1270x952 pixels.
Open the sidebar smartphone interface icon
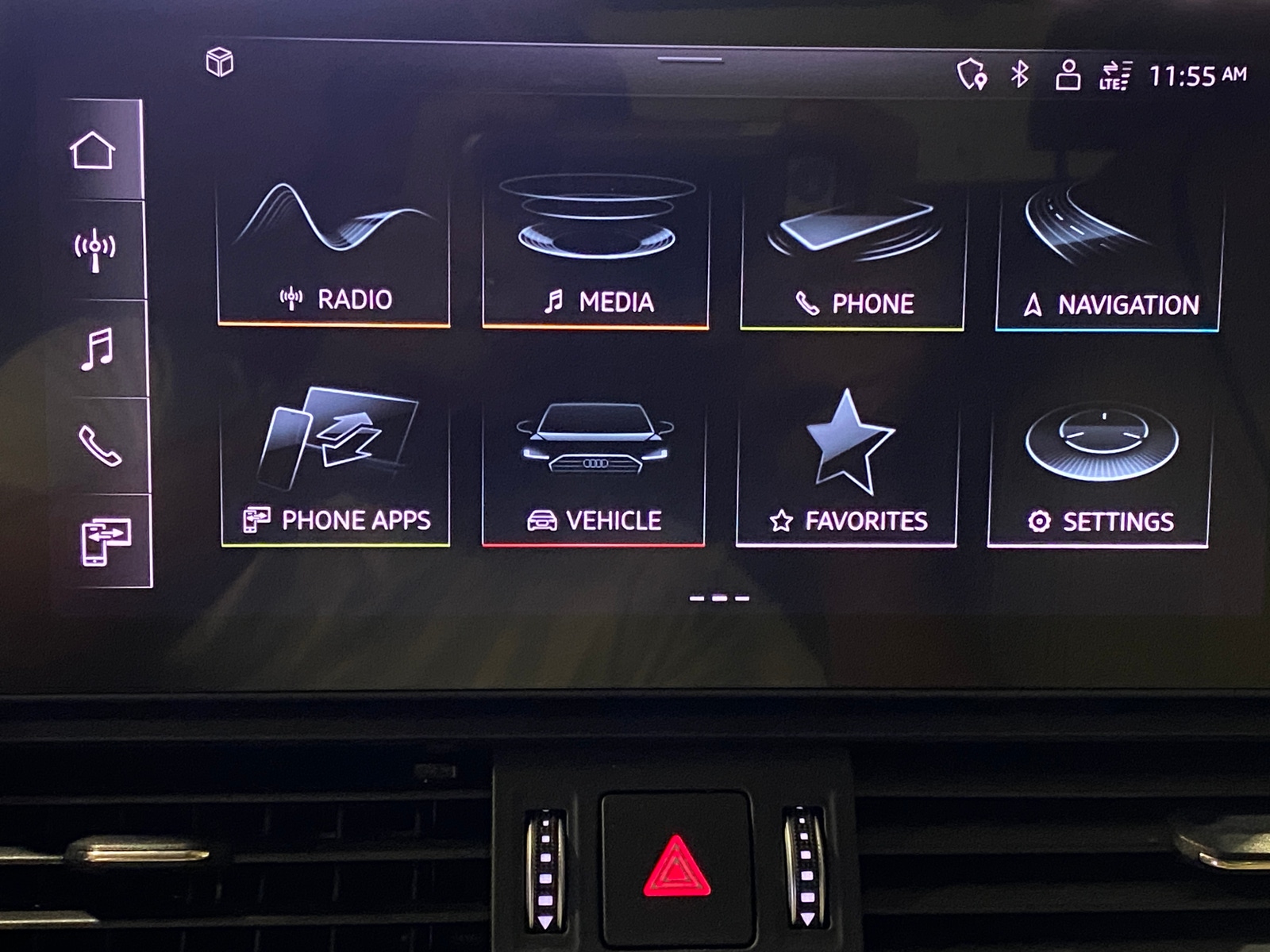click(106, 542)
